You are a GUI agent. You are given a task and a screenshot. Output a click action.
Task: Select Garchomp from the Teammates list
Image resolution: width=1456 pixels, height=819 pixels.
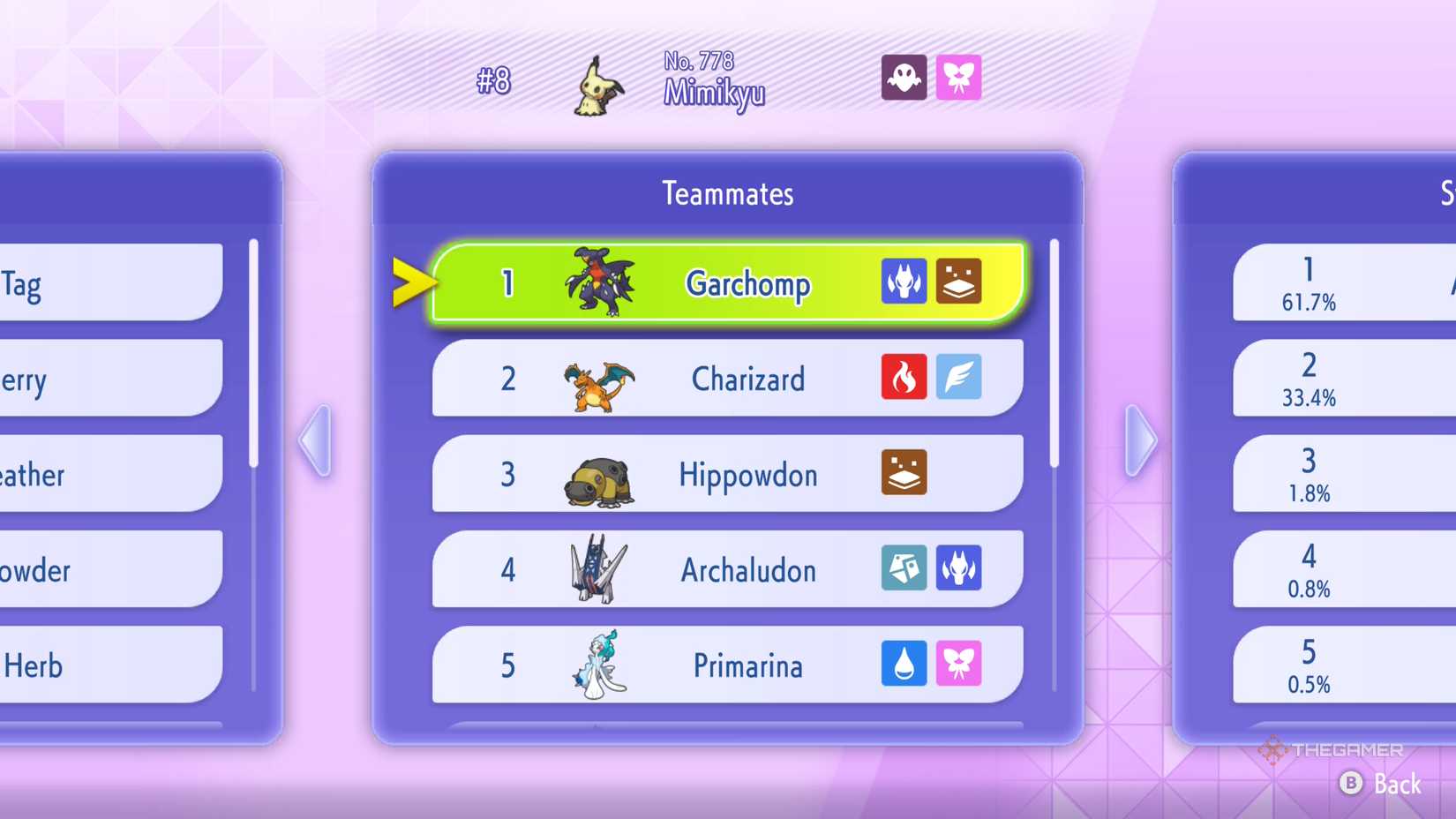pos(747,283)
